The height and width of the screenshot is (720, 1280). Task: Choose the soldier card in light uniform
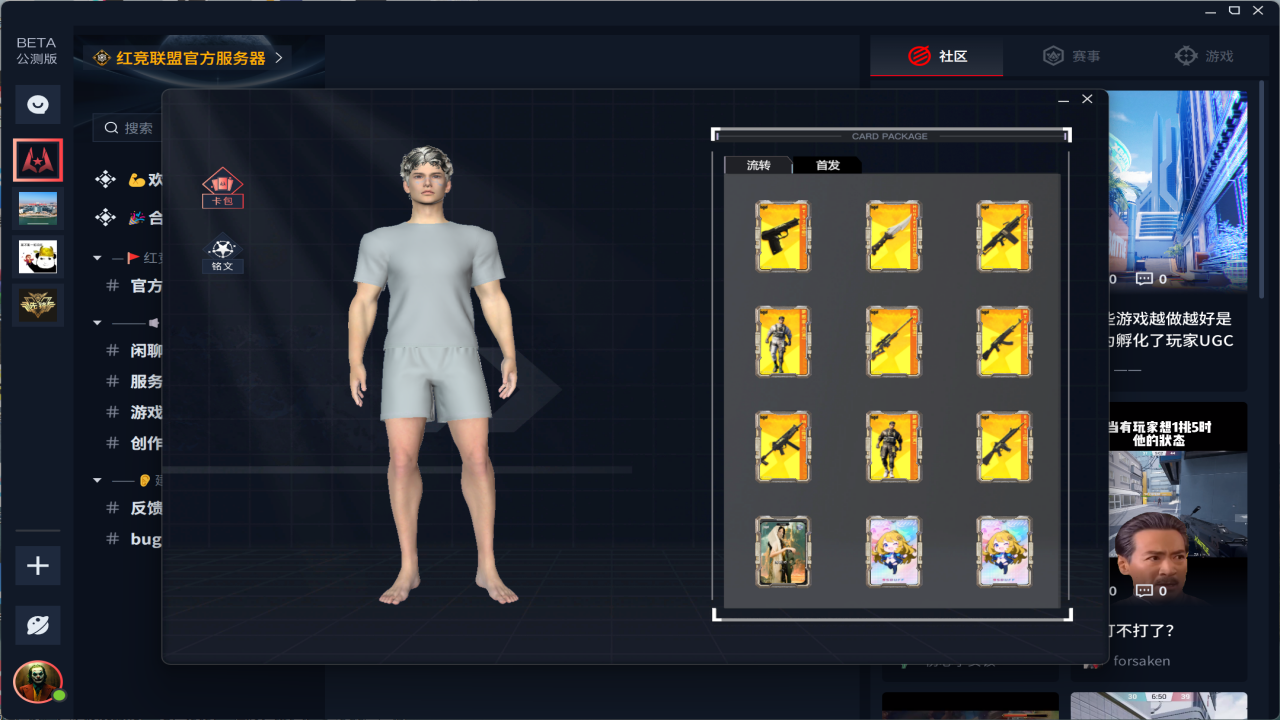click(783, 341)
